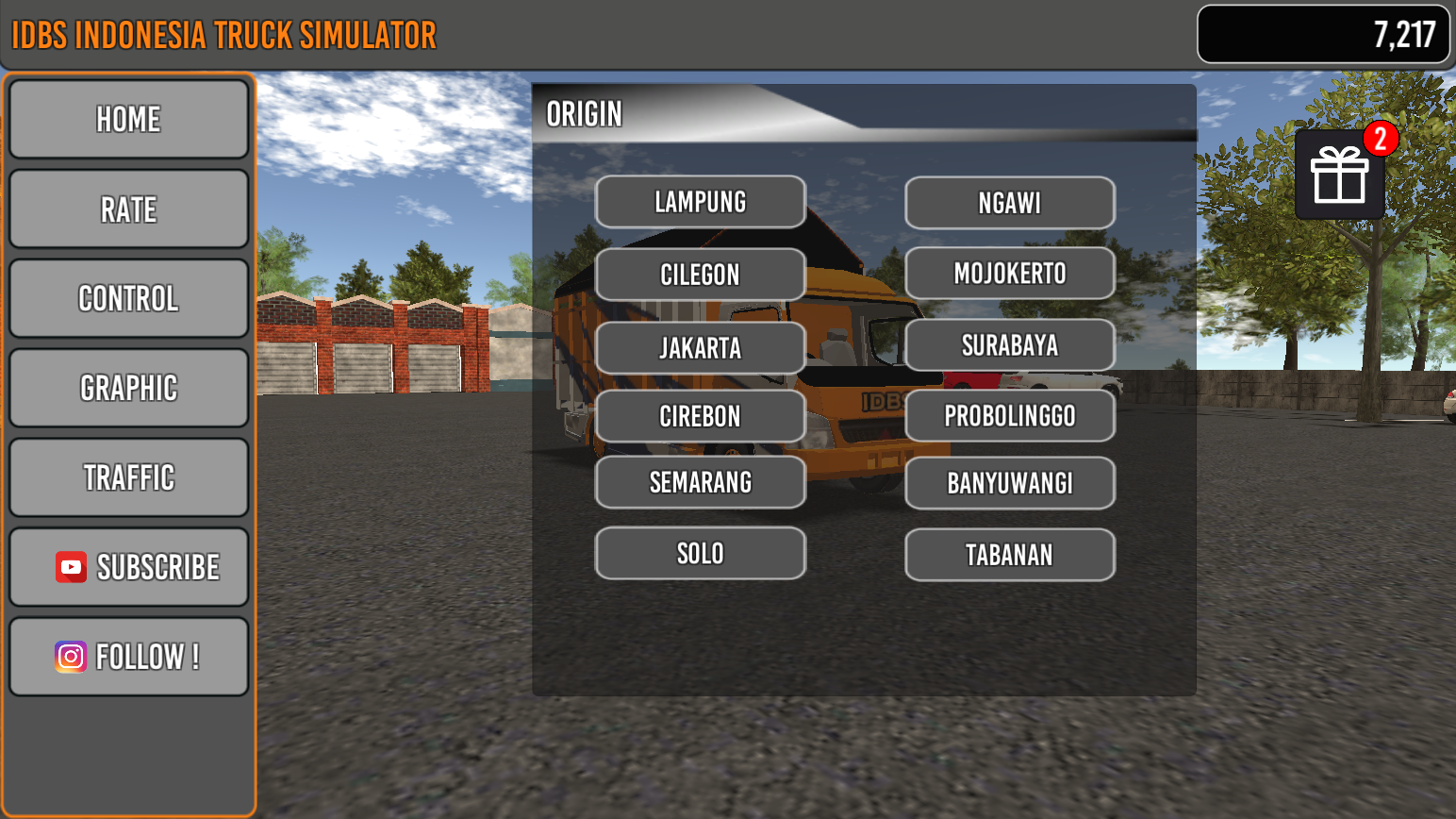Select Solo as the departure city
This screenshot has width=1456, height=819.
click(x=700, y=553)
